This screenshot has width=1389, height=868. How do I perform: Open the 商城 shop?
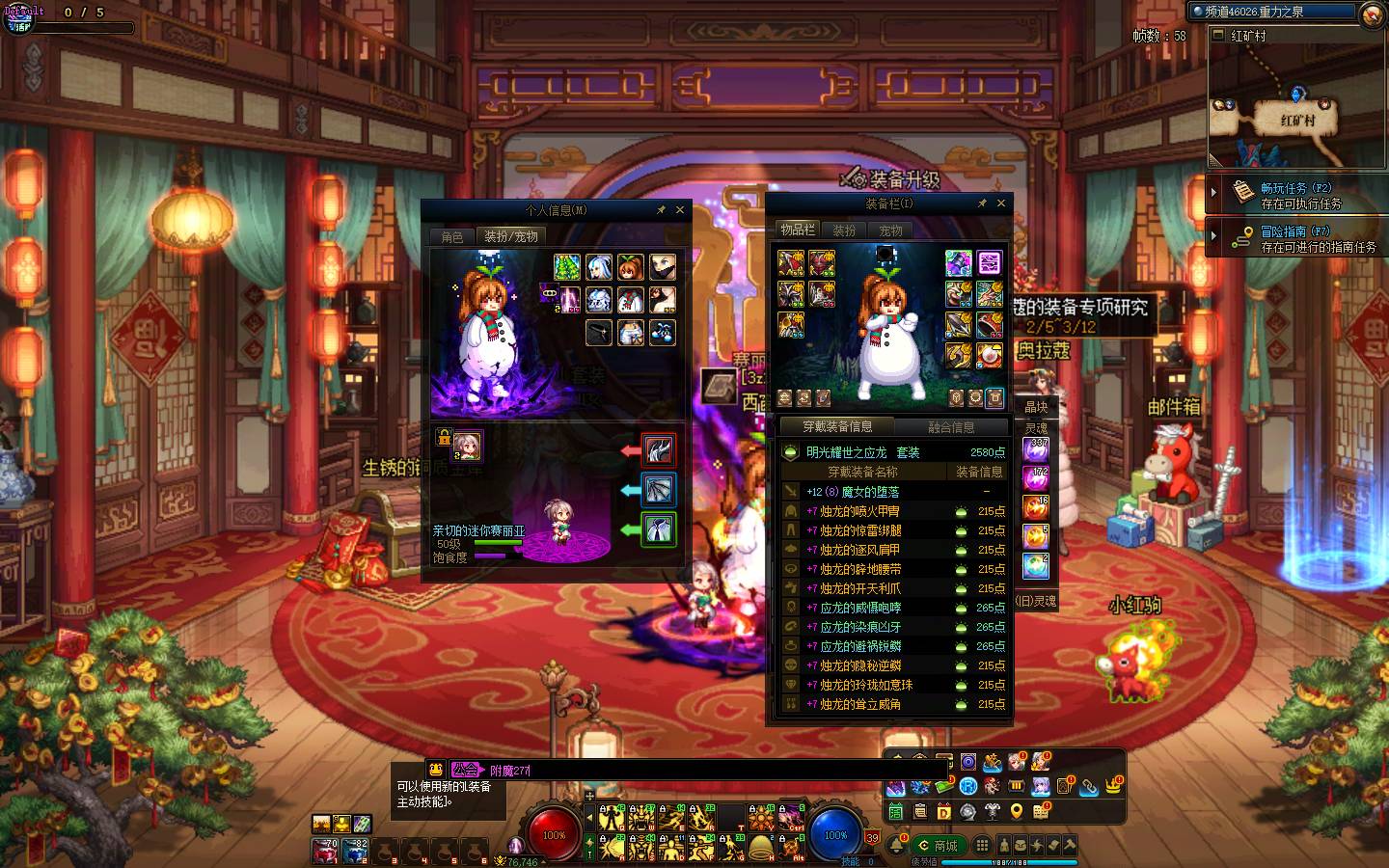[x=938, y=846]
